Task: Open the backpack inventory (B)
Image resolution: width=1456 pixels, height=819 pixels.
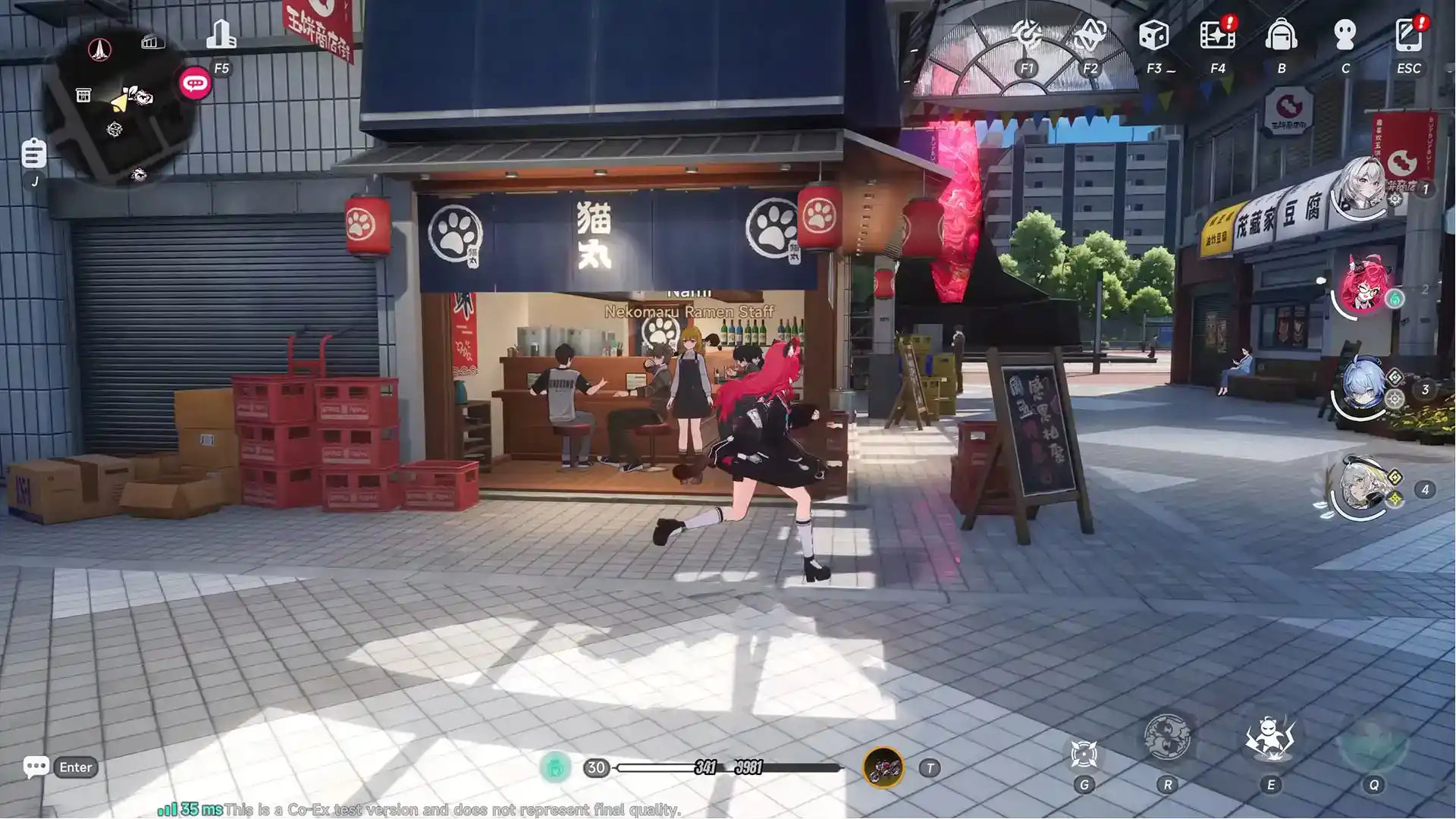Action: point(1281,34)
